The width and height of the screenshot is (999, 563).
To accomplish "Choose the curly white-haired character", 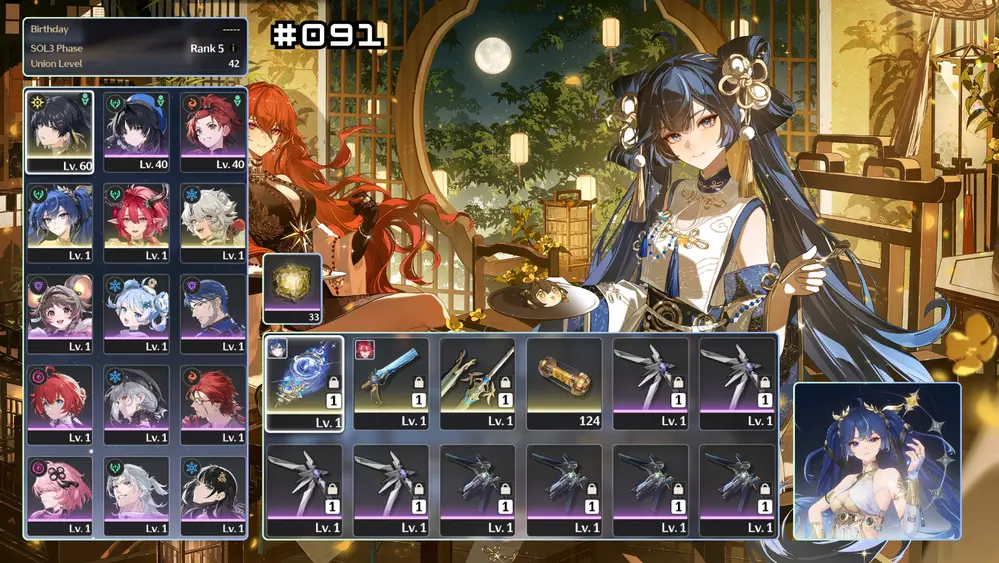I will coord(213,222).
